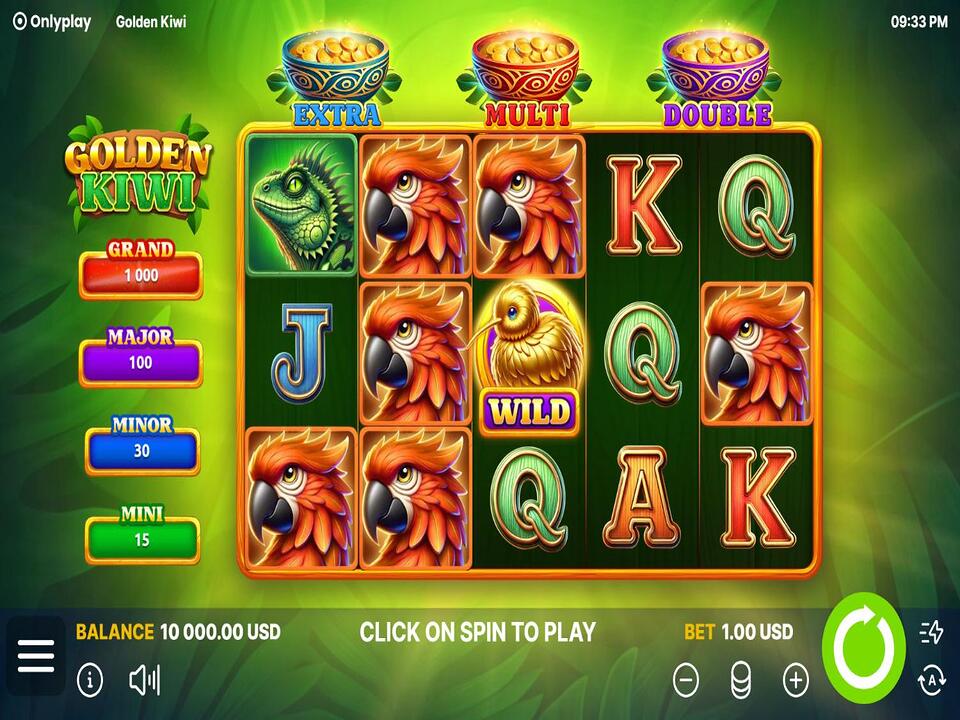Image resolution: width=960 pixels, height=720 pixels.
Task: Decrease the bet with the minus button
Action: tap(686, 681)
